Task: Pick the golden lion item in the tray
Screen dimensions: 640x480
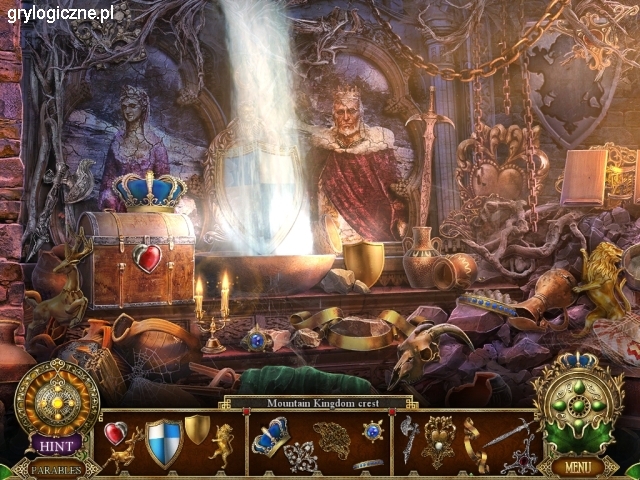Action: pos(222,443)
